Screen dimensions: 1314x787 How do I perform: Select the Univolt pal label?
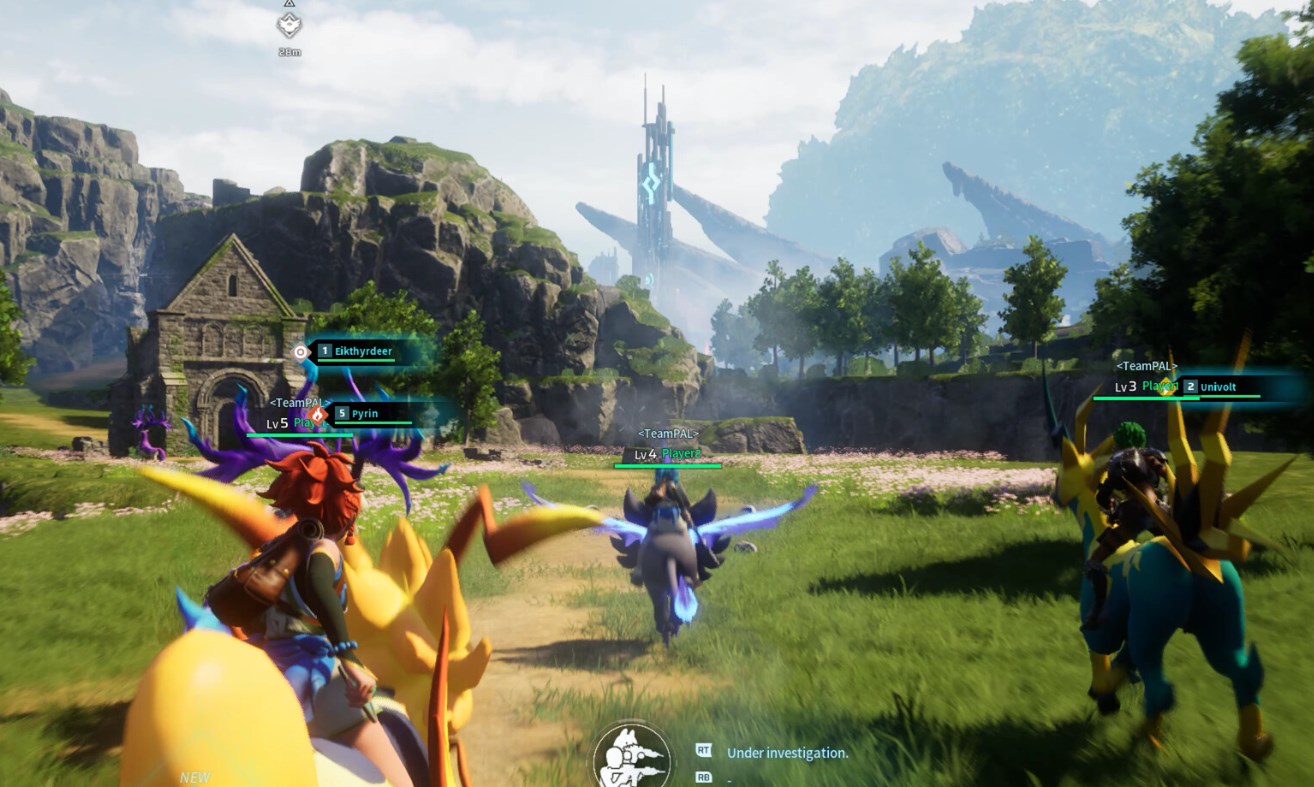pyautogui.click(x=1224, y=386)
